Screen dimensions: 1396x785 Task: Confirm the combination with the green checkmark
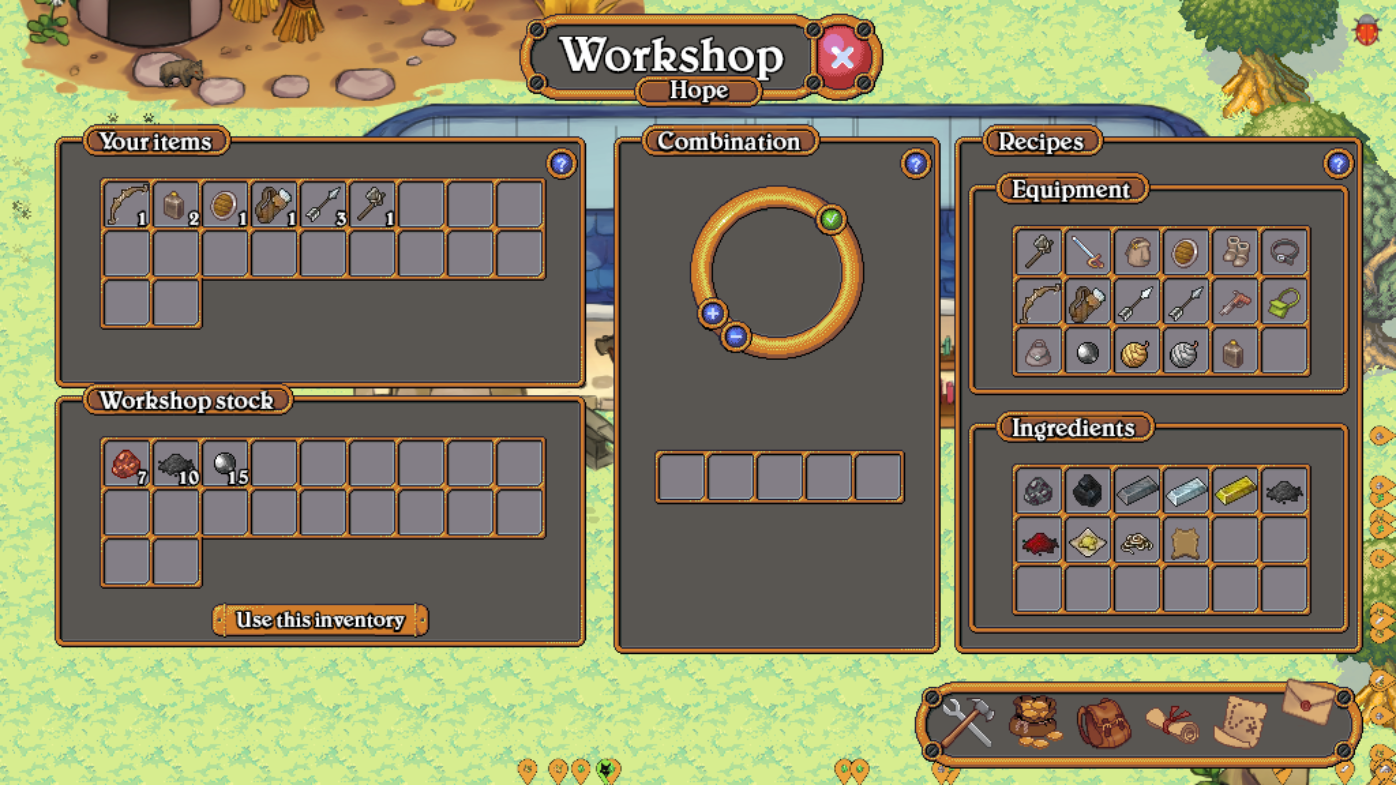tap(831, 219)
